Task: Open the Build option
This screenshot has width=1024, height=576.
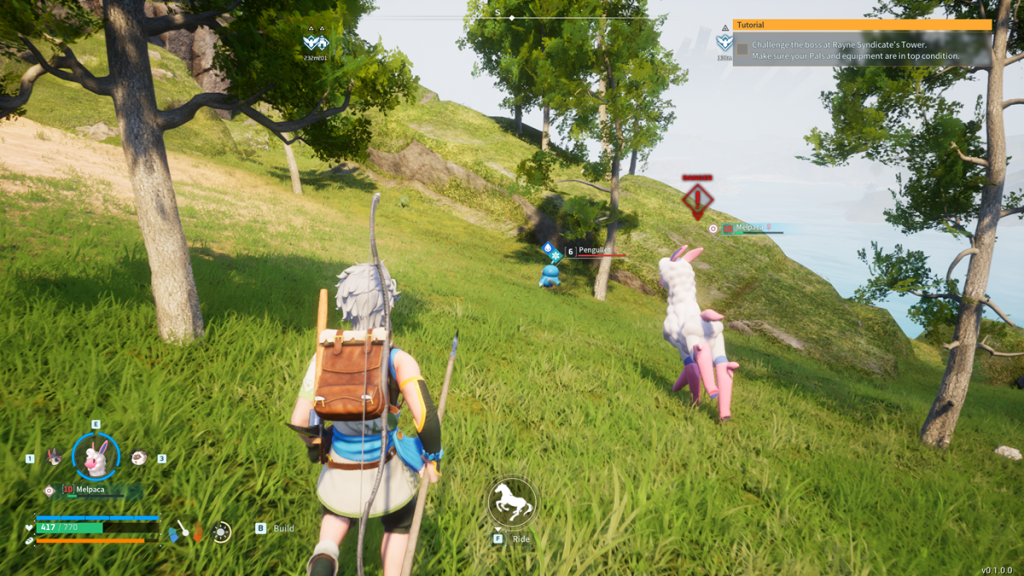Action: 276,528
